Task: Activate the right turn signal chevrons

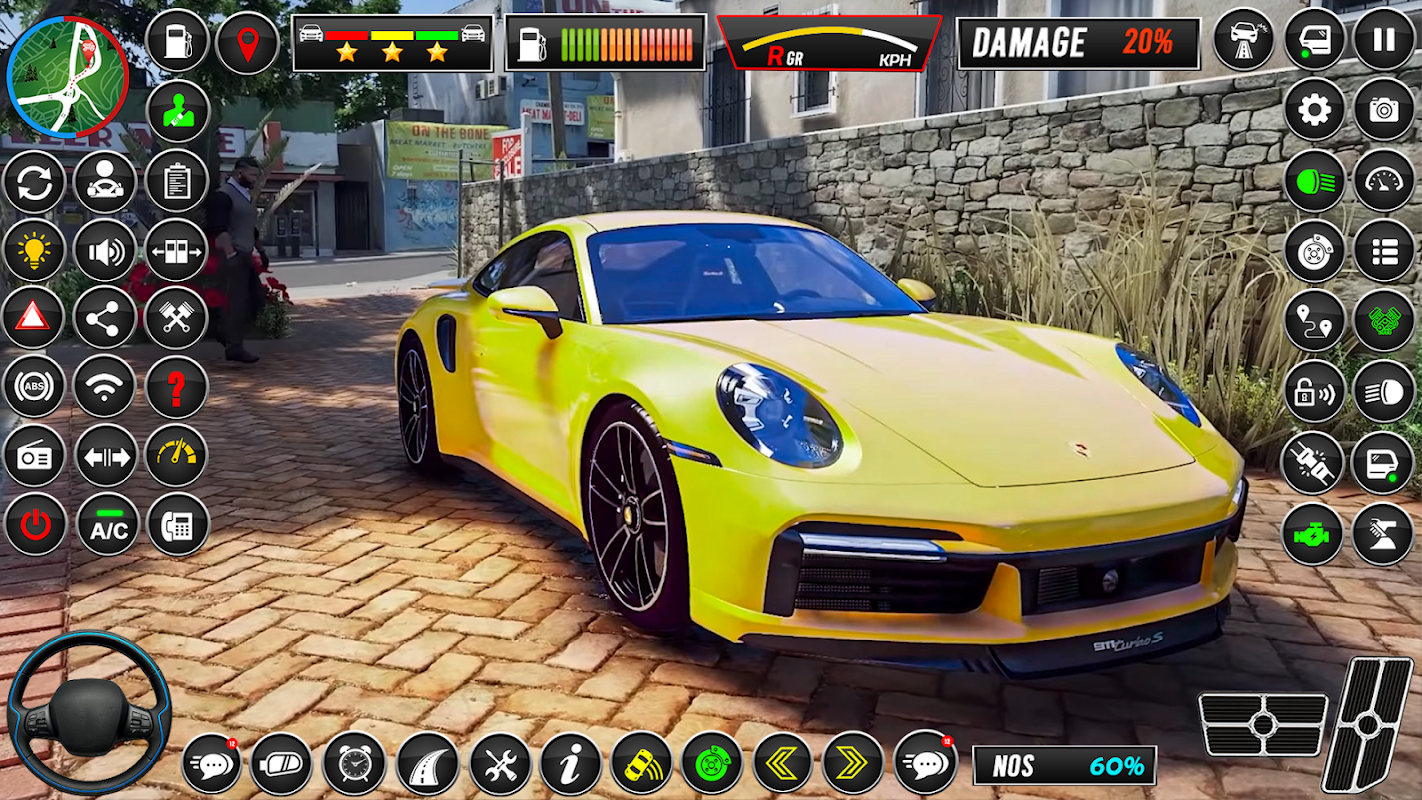Action: coord(853,764)
